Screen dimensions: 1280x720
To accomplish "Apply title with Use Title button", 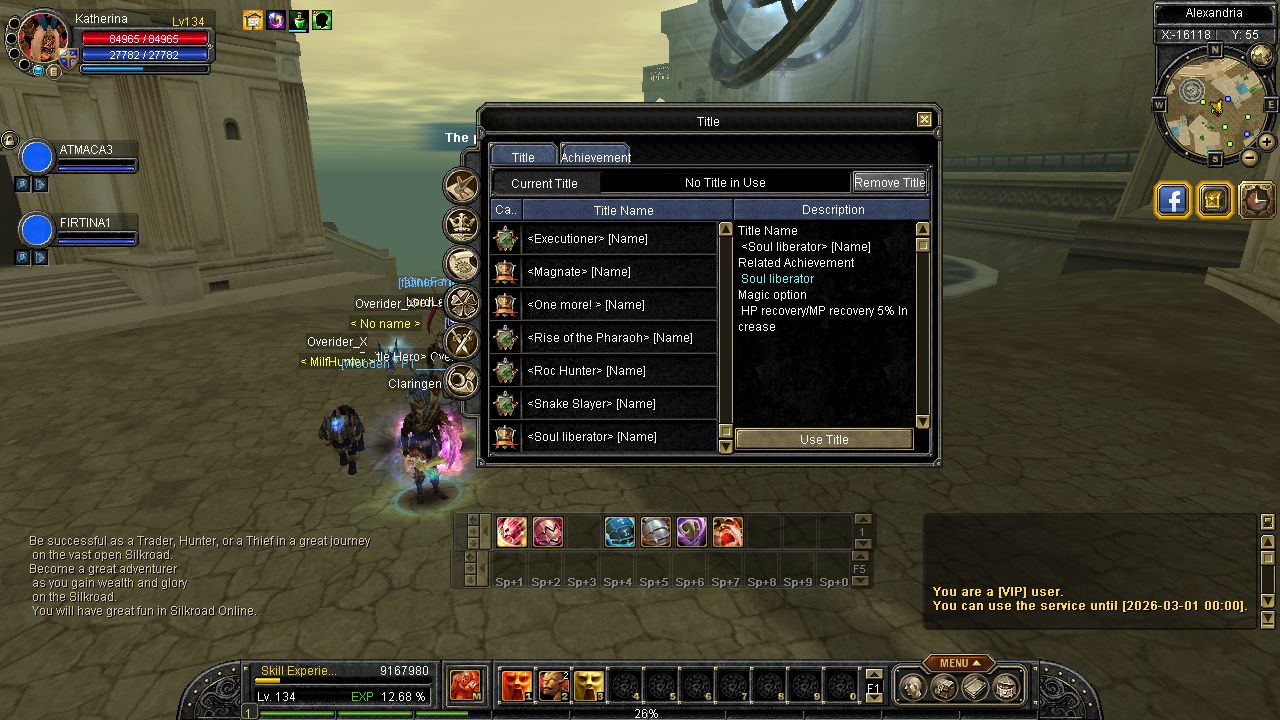I will pyautogui.click(x=824, y=439).
